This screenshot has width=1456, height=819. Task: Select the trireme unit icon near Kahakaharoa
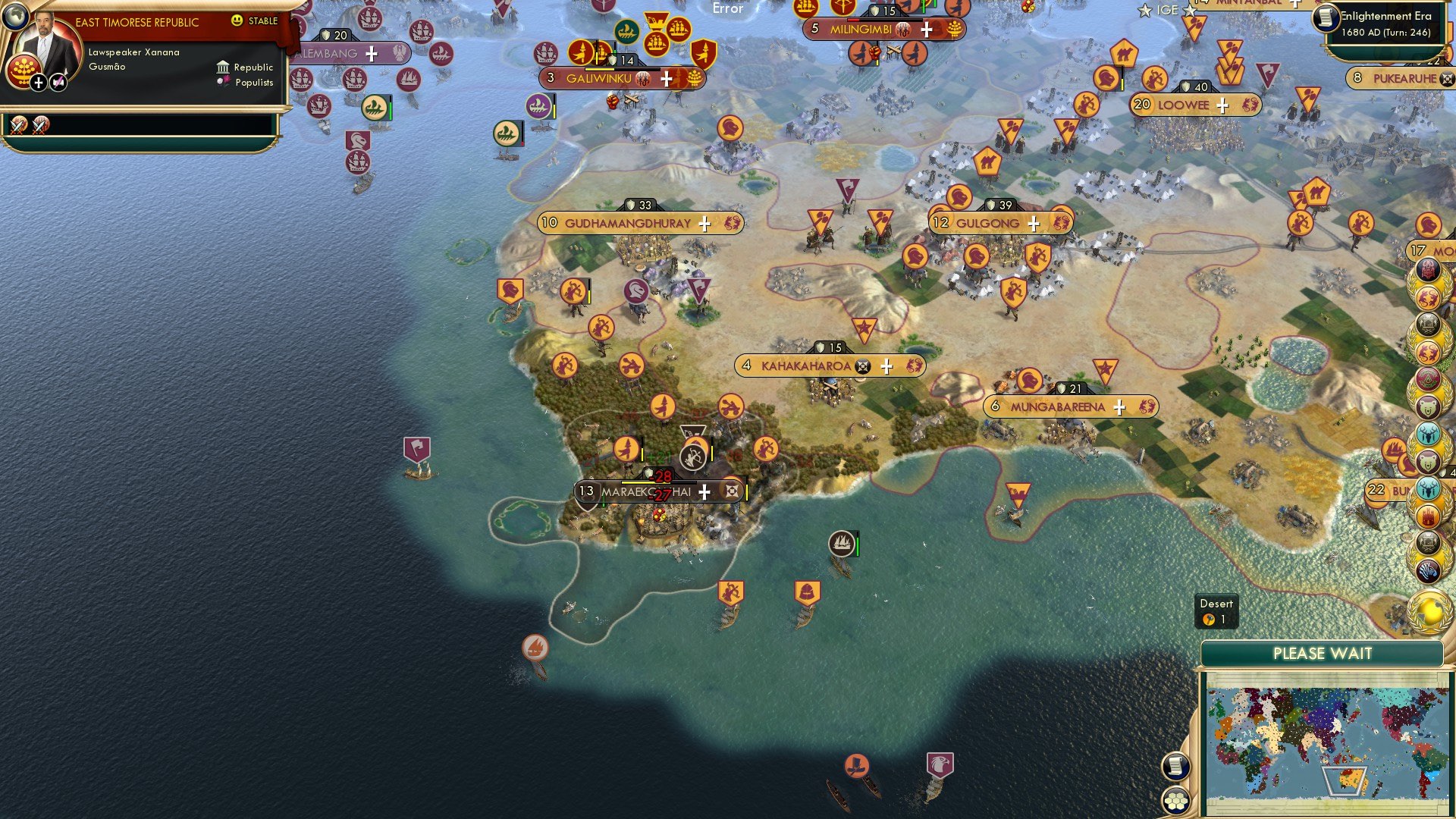(840, 543)
